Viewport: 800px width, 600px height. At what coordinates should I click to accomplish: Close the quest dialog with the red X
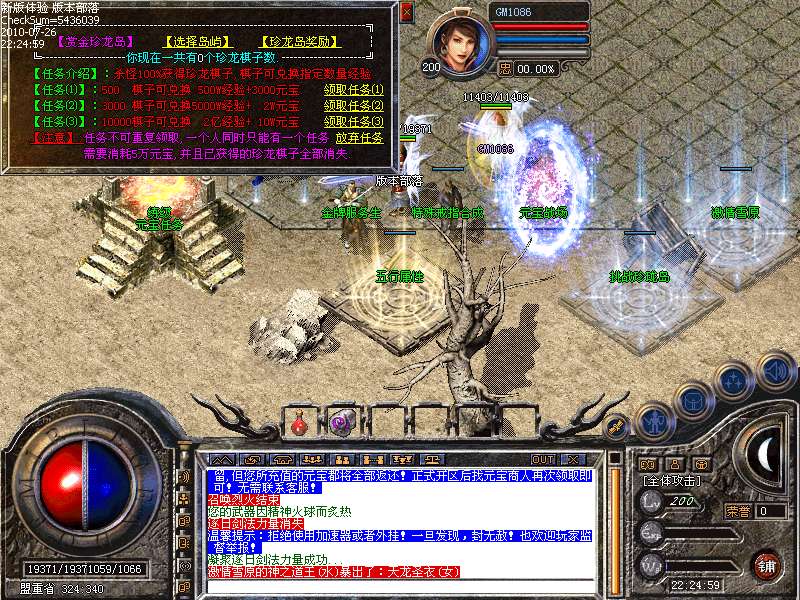(x=406, y=12)
